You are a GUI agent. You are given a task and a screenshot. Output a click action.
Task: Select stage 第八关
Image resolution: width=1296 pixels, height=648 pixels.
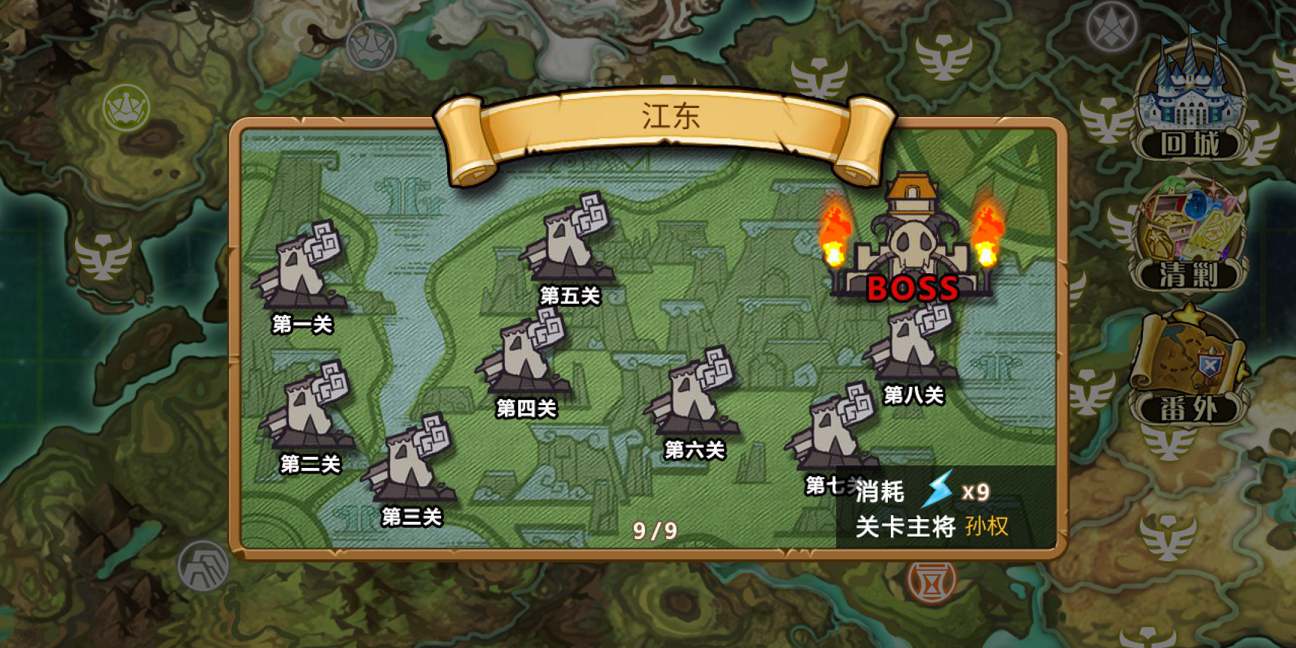913,342
